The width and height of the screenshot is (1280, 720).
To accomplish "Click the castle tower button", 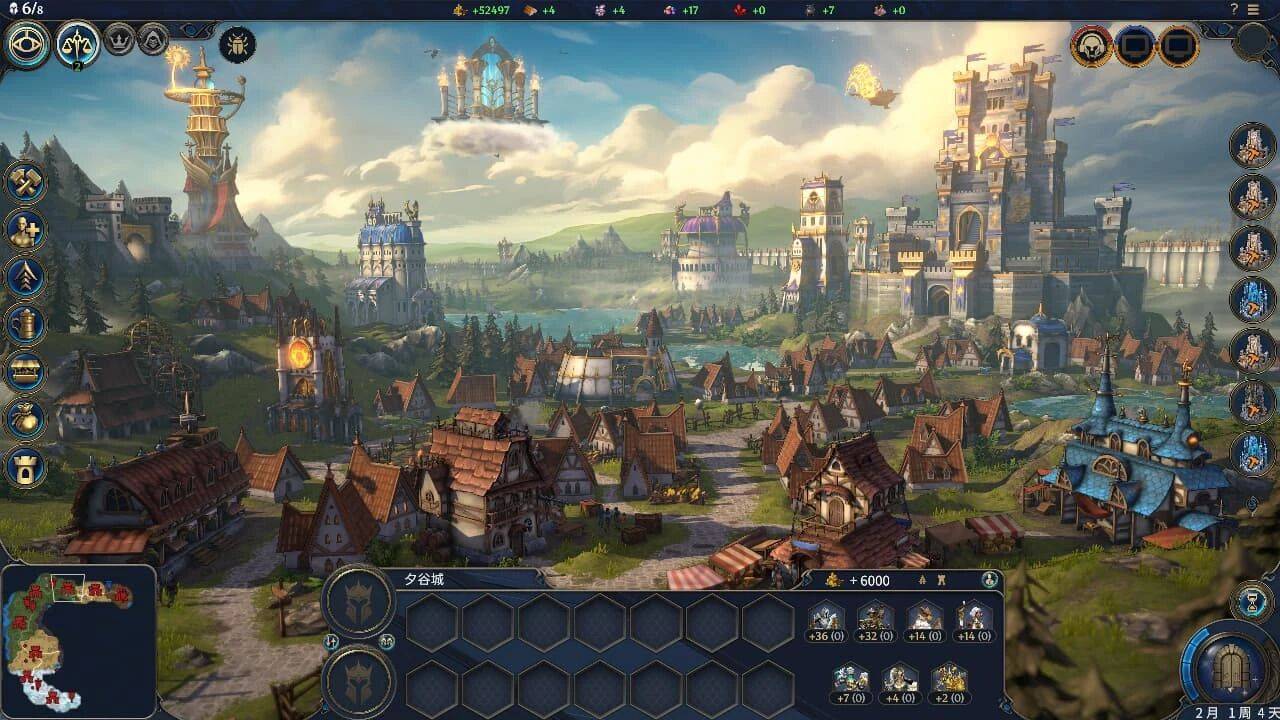I will click(26, 466).
